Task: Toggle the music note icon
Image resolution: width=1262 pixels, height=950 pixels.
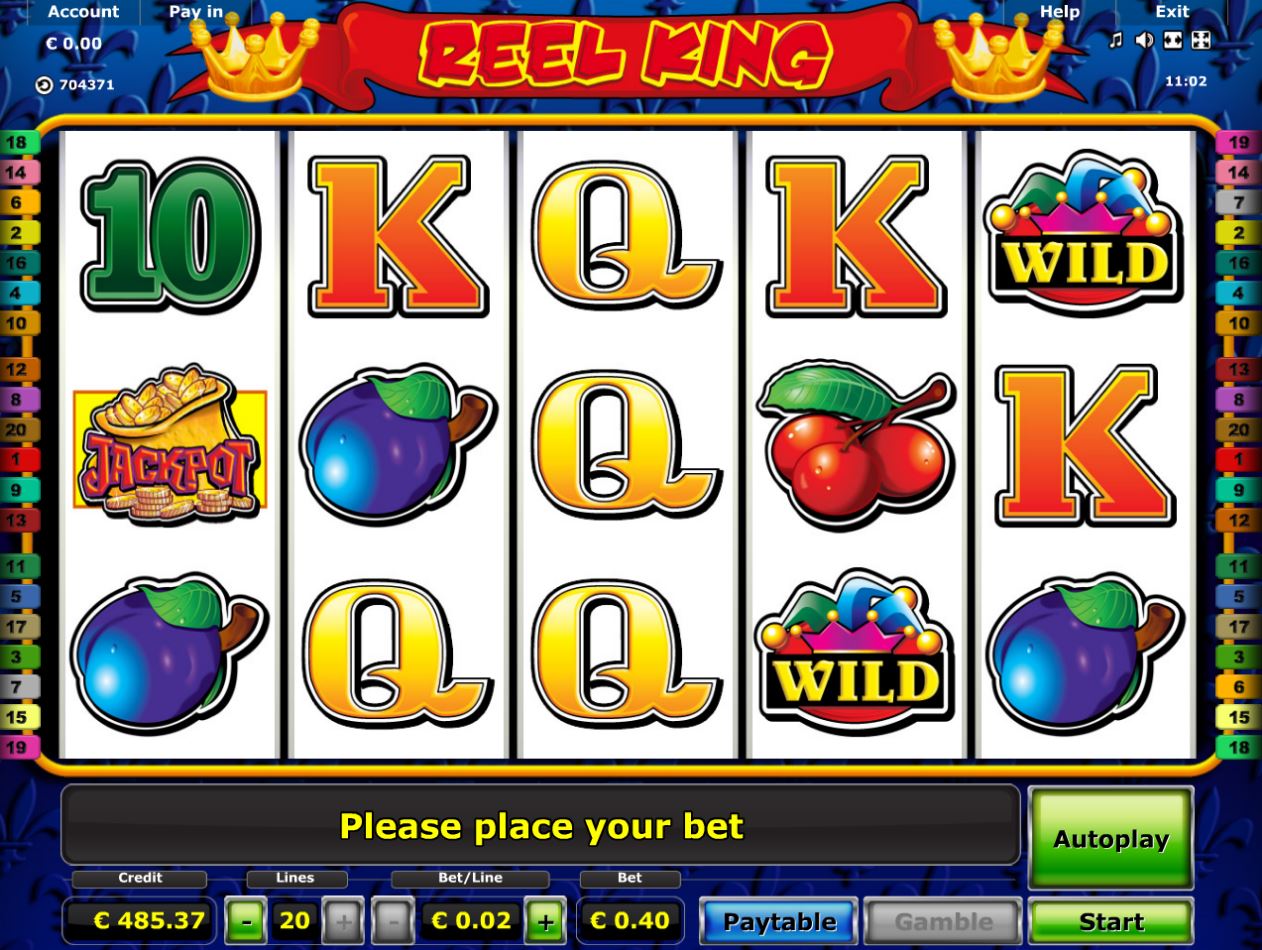Action: pos(1116,40)
